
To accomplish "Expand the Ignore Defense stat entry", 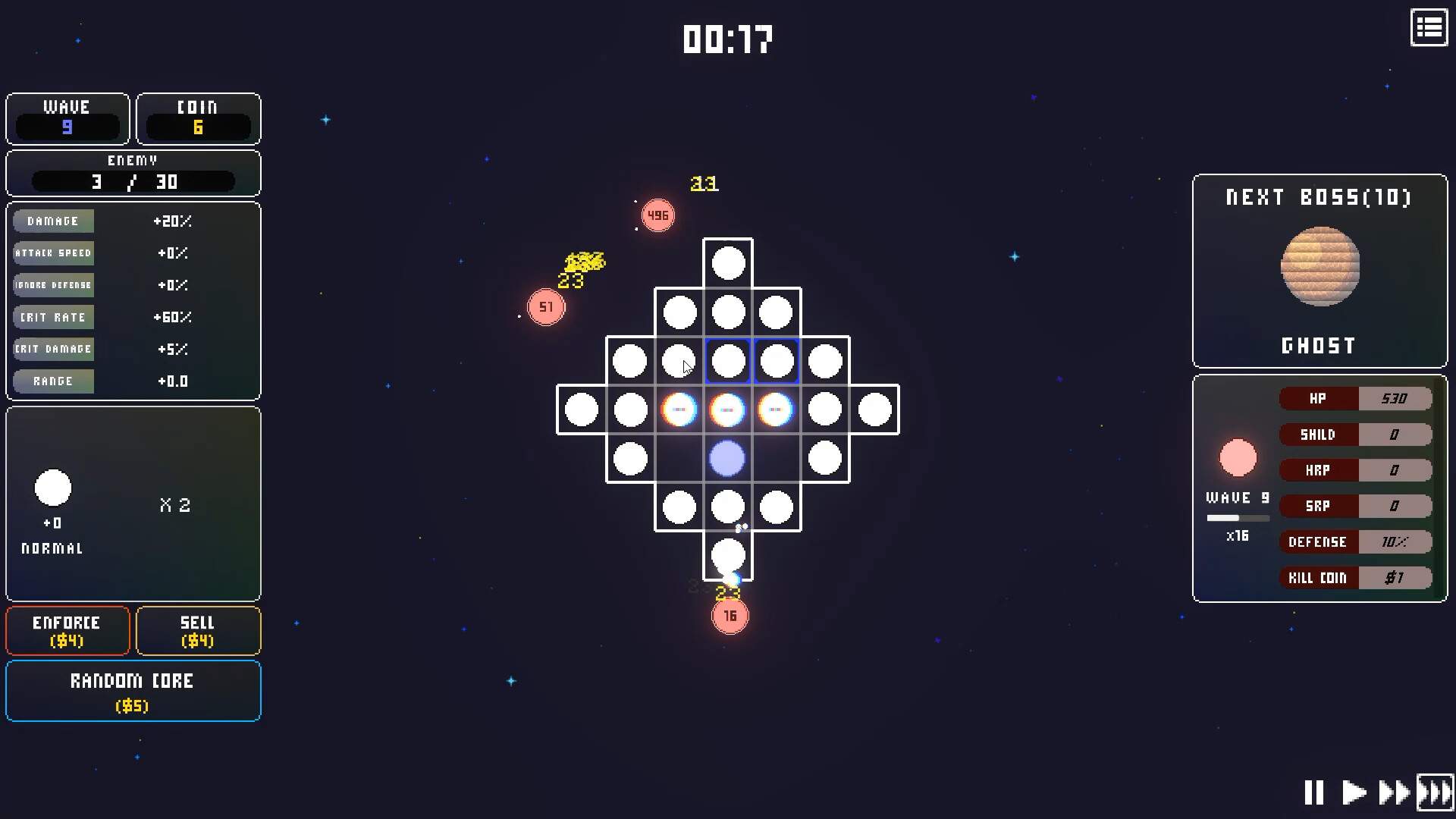I will pos(53,285).
